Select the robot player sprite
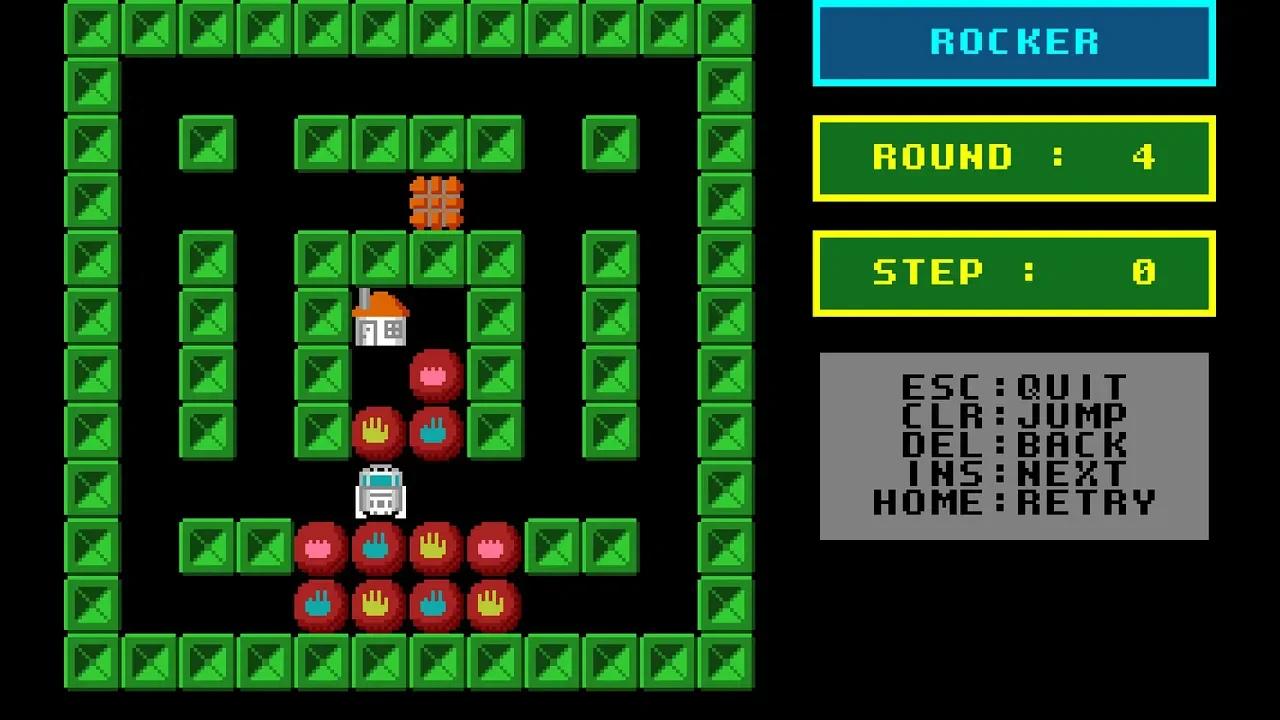The width and height of the screenshot is (1280, 720). (380, 490)
